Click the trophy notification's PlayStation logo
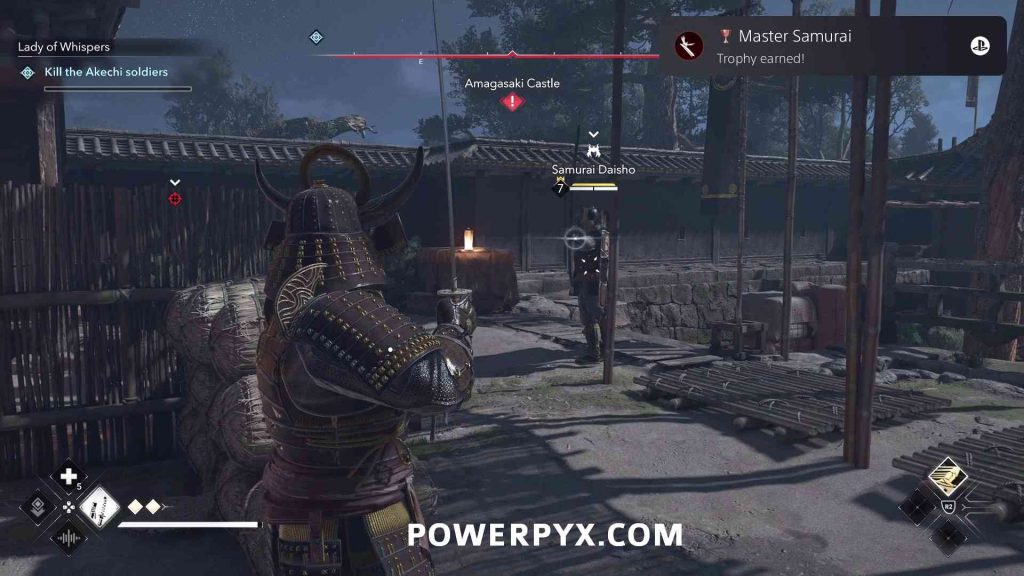Viewport: 1024px width, 576px height. pos(980,46)
